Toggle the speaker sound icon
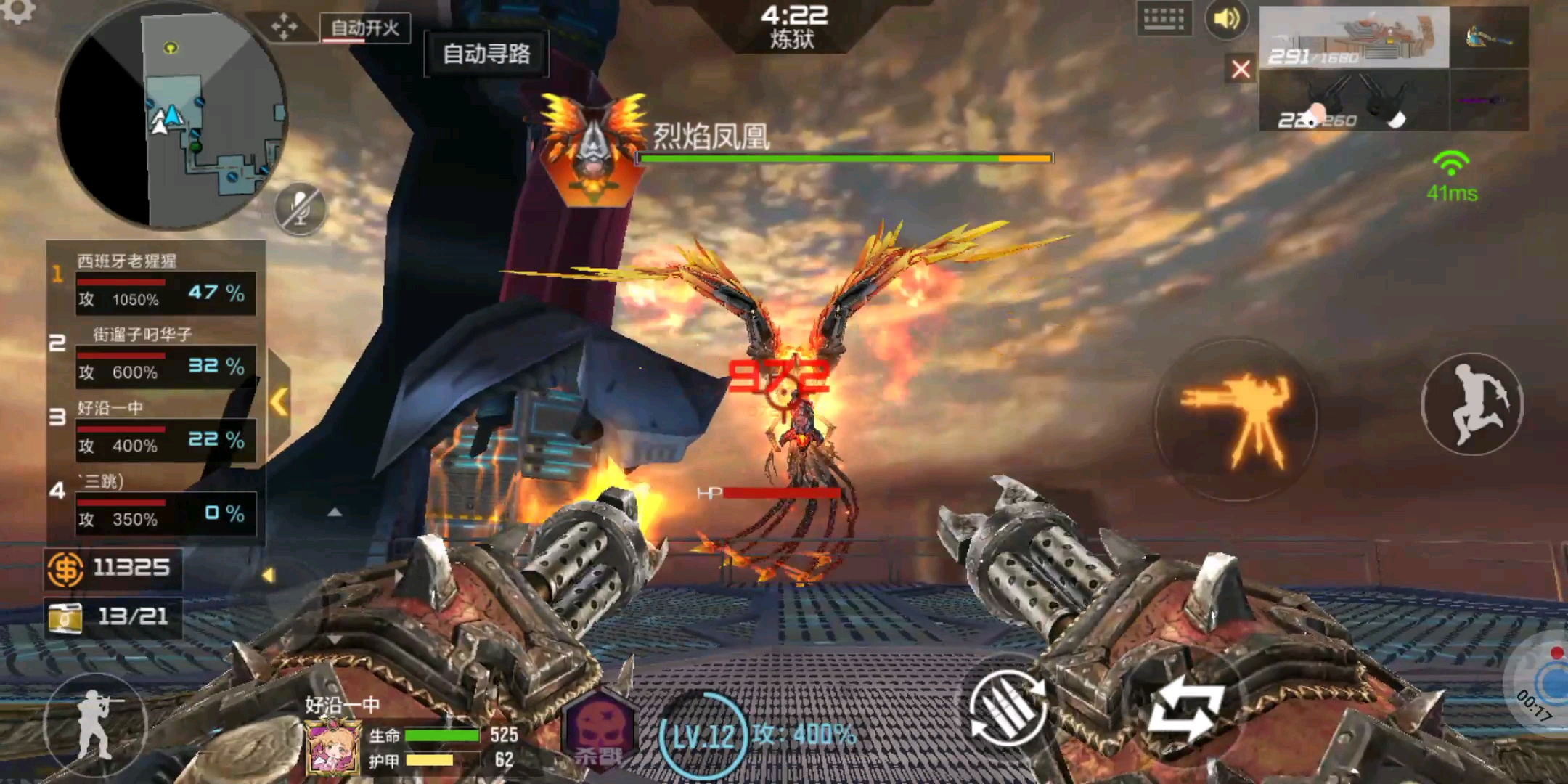This screenshot has height=784, width=1568. coord(1226,19)
